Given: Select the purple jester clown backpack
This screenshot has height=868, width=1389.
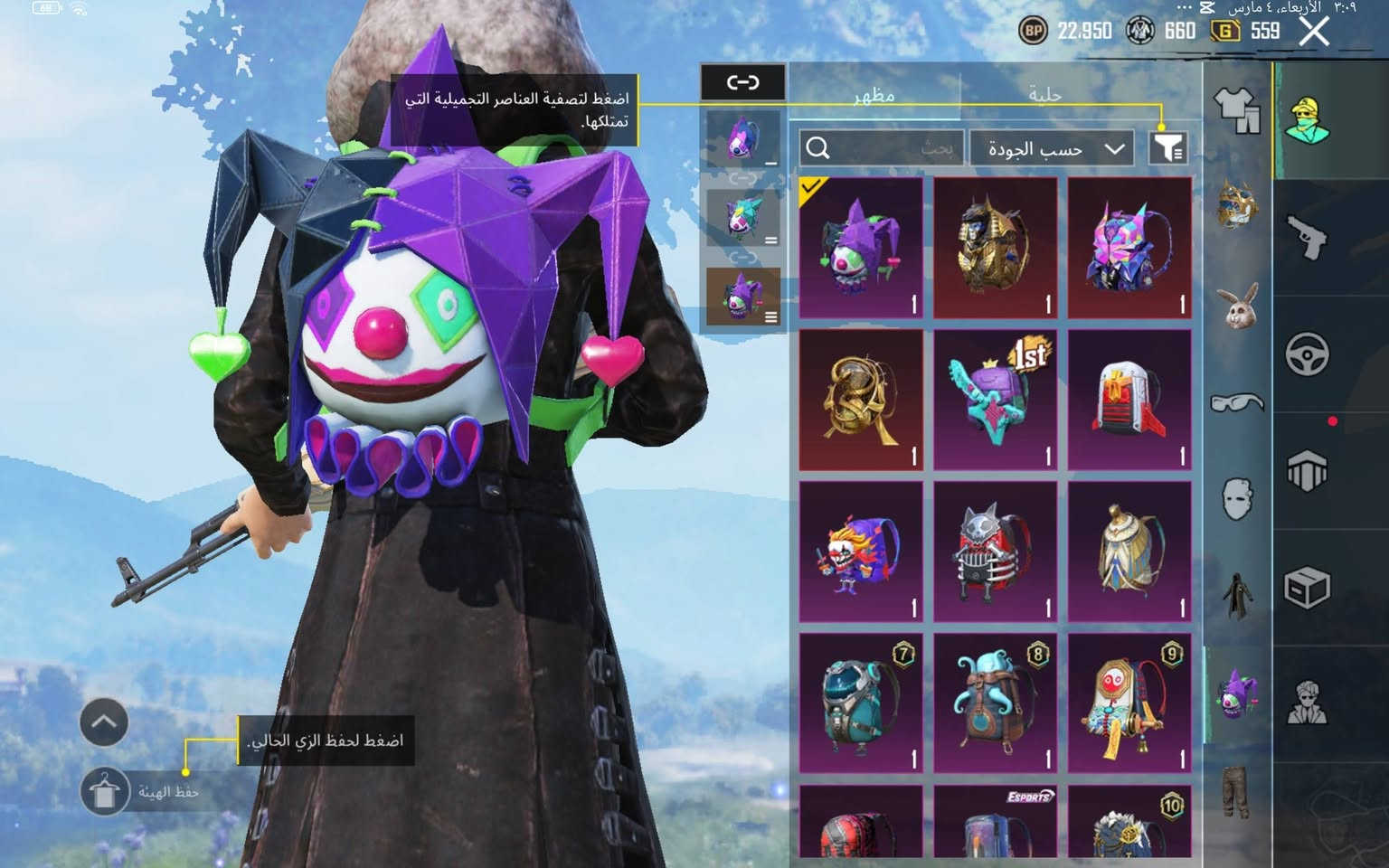Looking at the screenshot, I should [861, 248].
